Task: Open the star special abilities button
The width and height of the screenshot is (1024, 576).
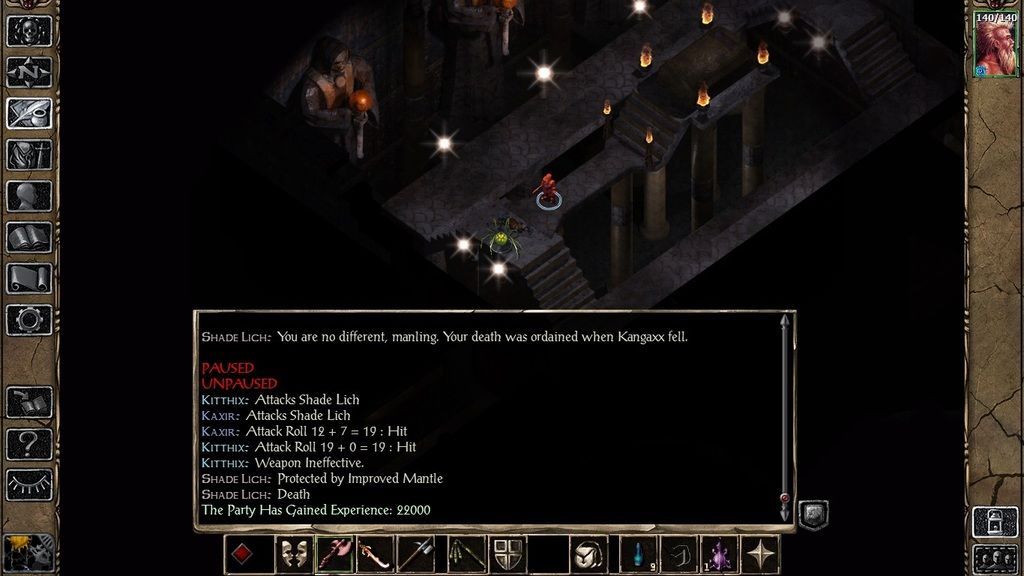Action: [x=760, y=555]
